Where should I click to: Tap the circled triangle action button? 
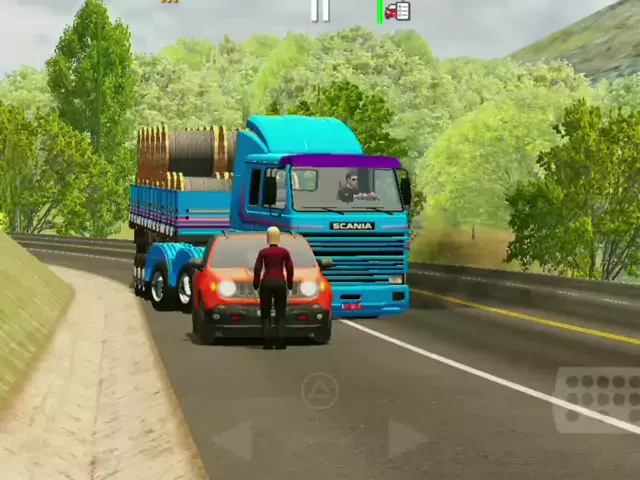(x=320, y=390)
